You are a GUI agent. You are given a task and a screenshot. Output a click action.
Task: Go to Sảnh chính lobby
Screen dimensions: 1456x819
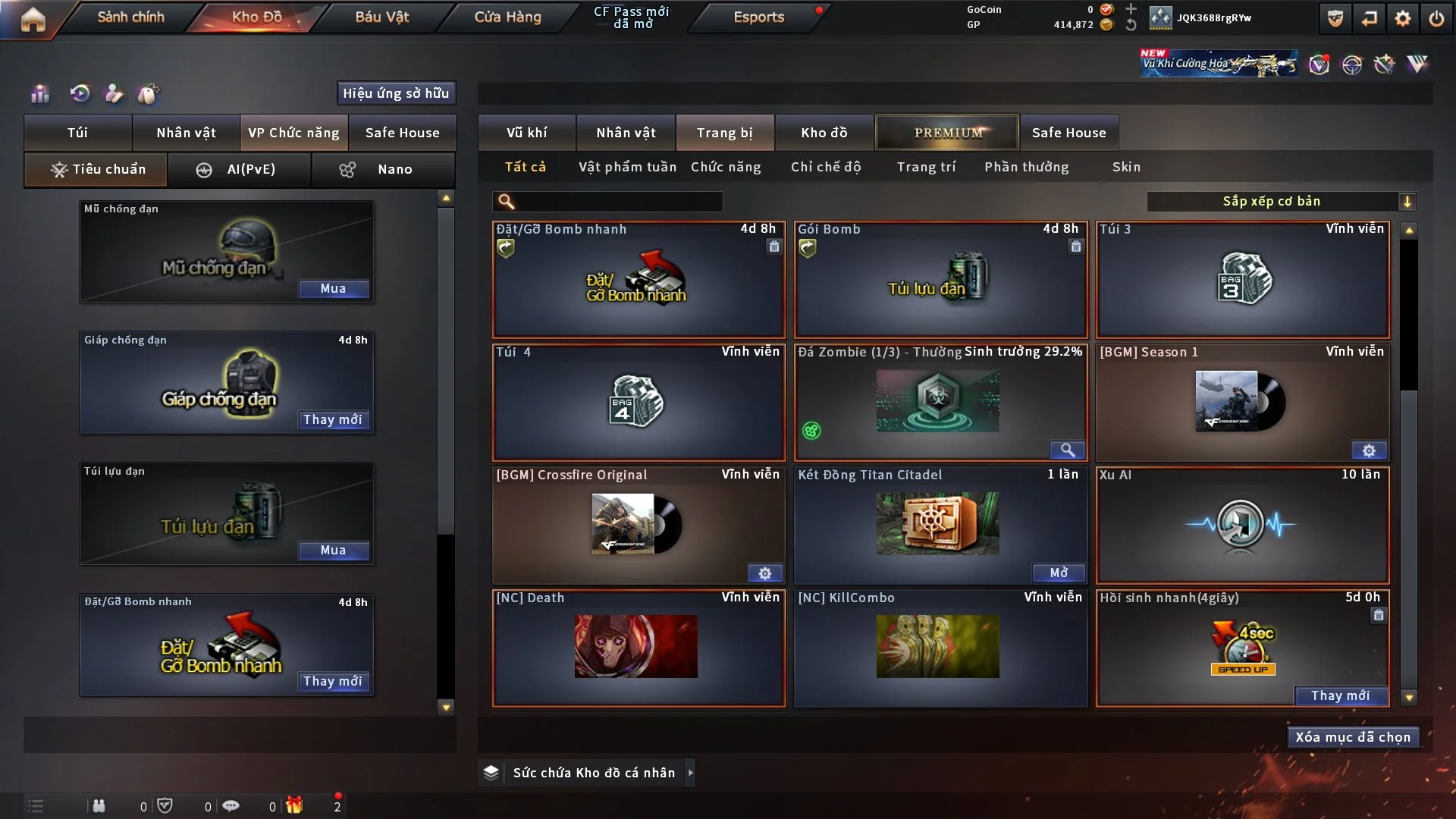click(x=130, y=17)
